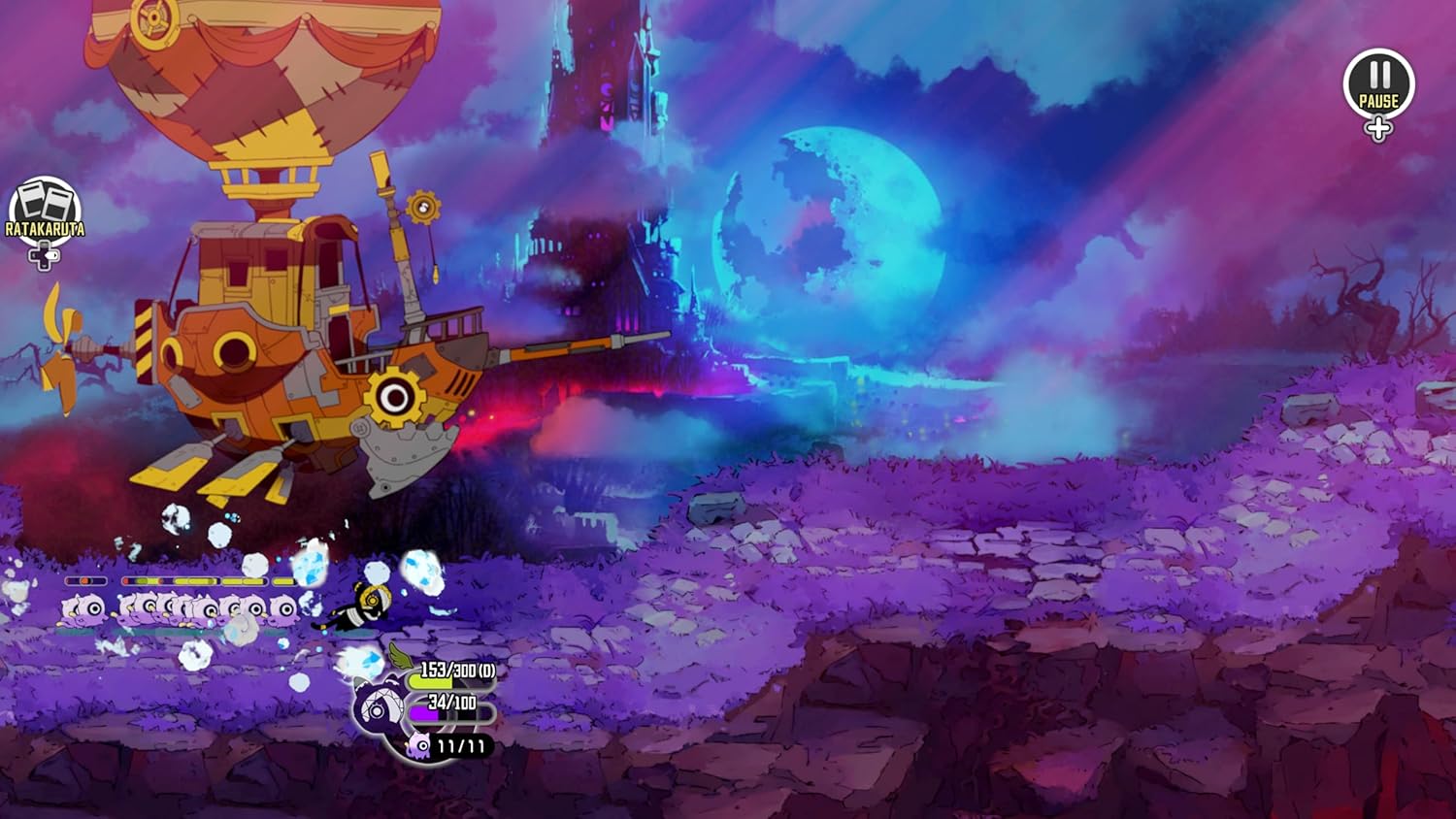Click the pink piglet icon beside 11/11 counter
The height and width of the screenshot is (819, 1456).
(x=419, y=747)
